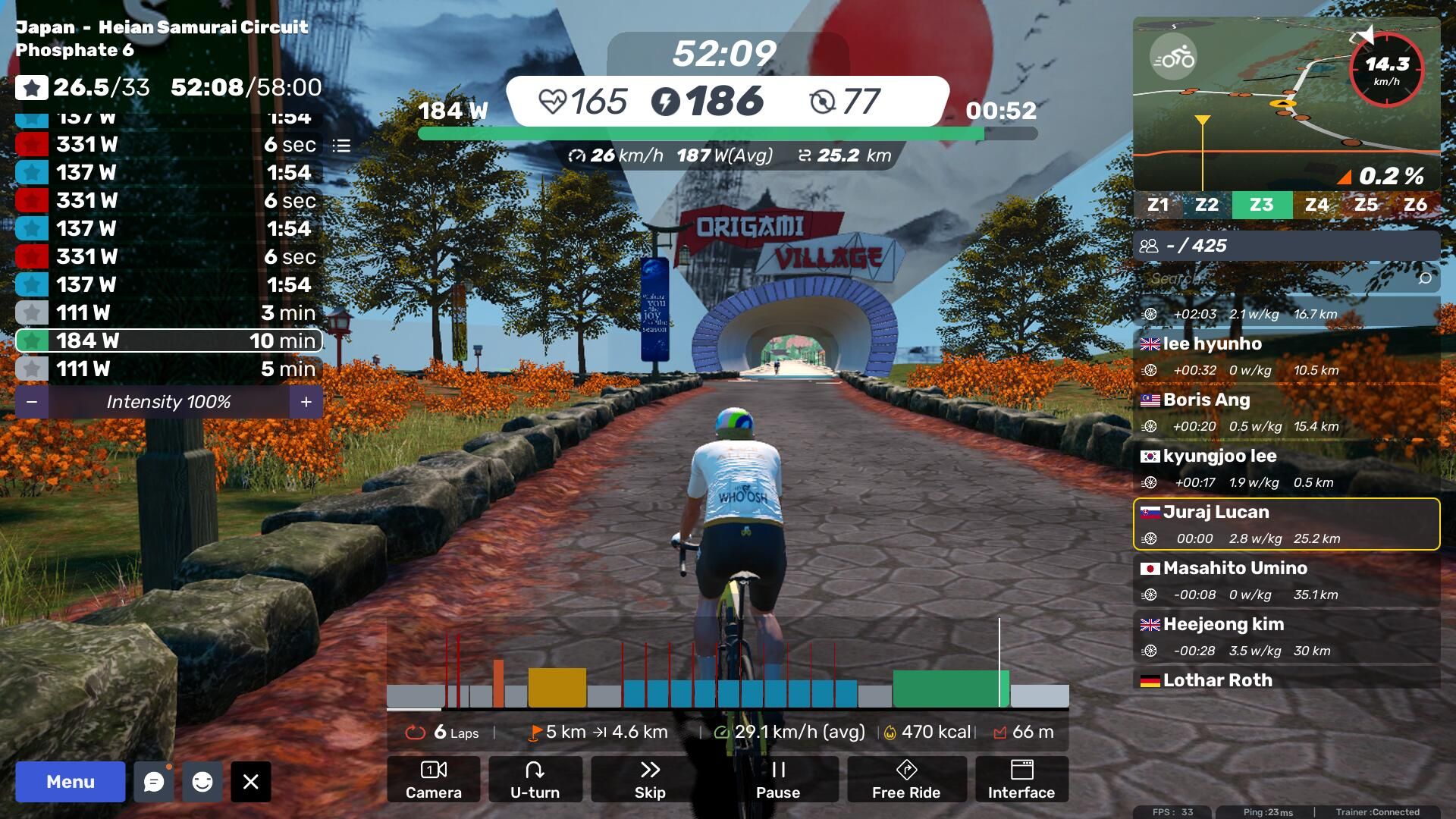Open the Interface options
Image resolution: width=1456 pixels, height=819 pixels.
(1021, 780)
